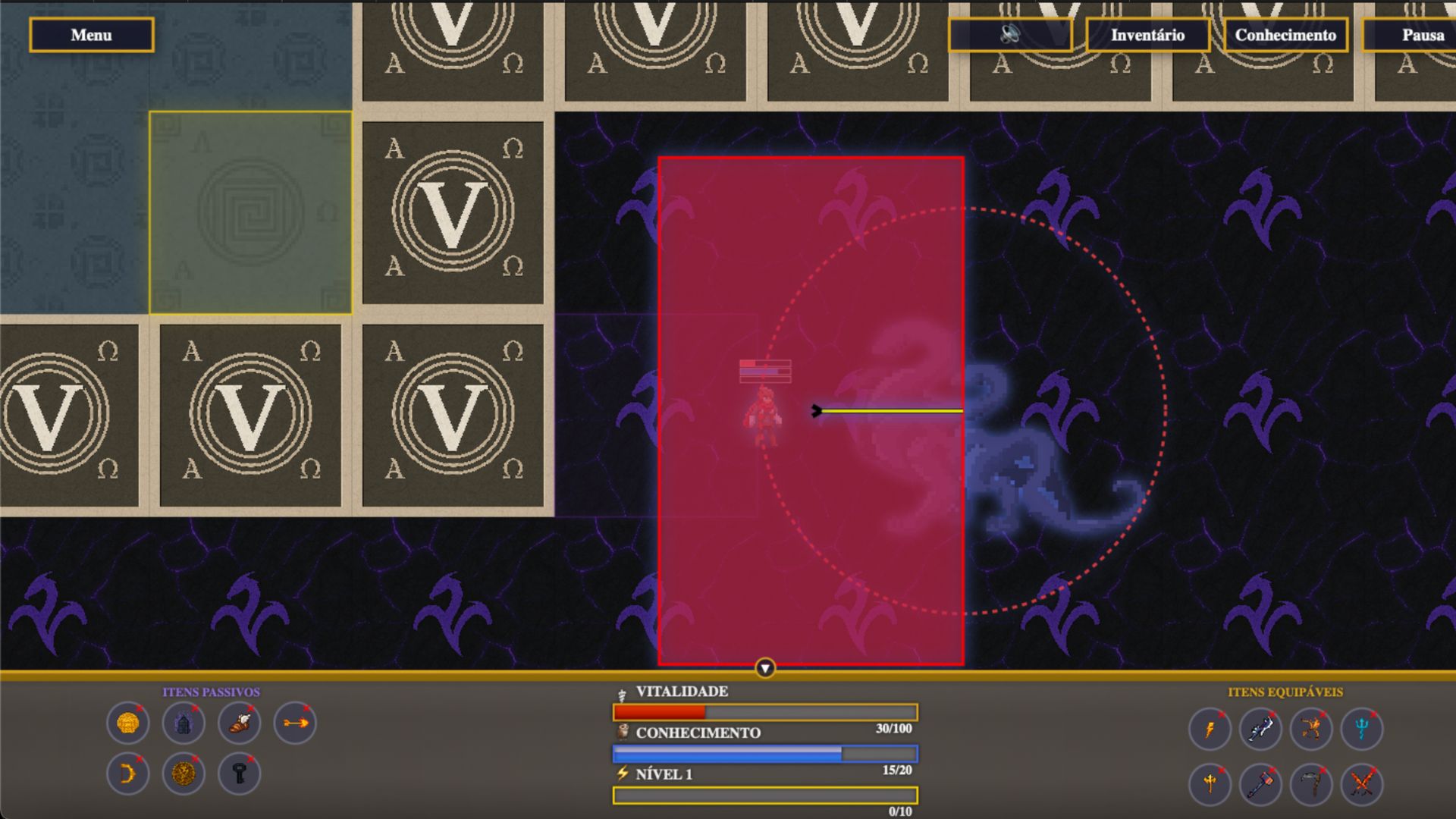1456x819 pixels.
Task: Select the golden double-axe equippable item
Action: point(1210,783)
